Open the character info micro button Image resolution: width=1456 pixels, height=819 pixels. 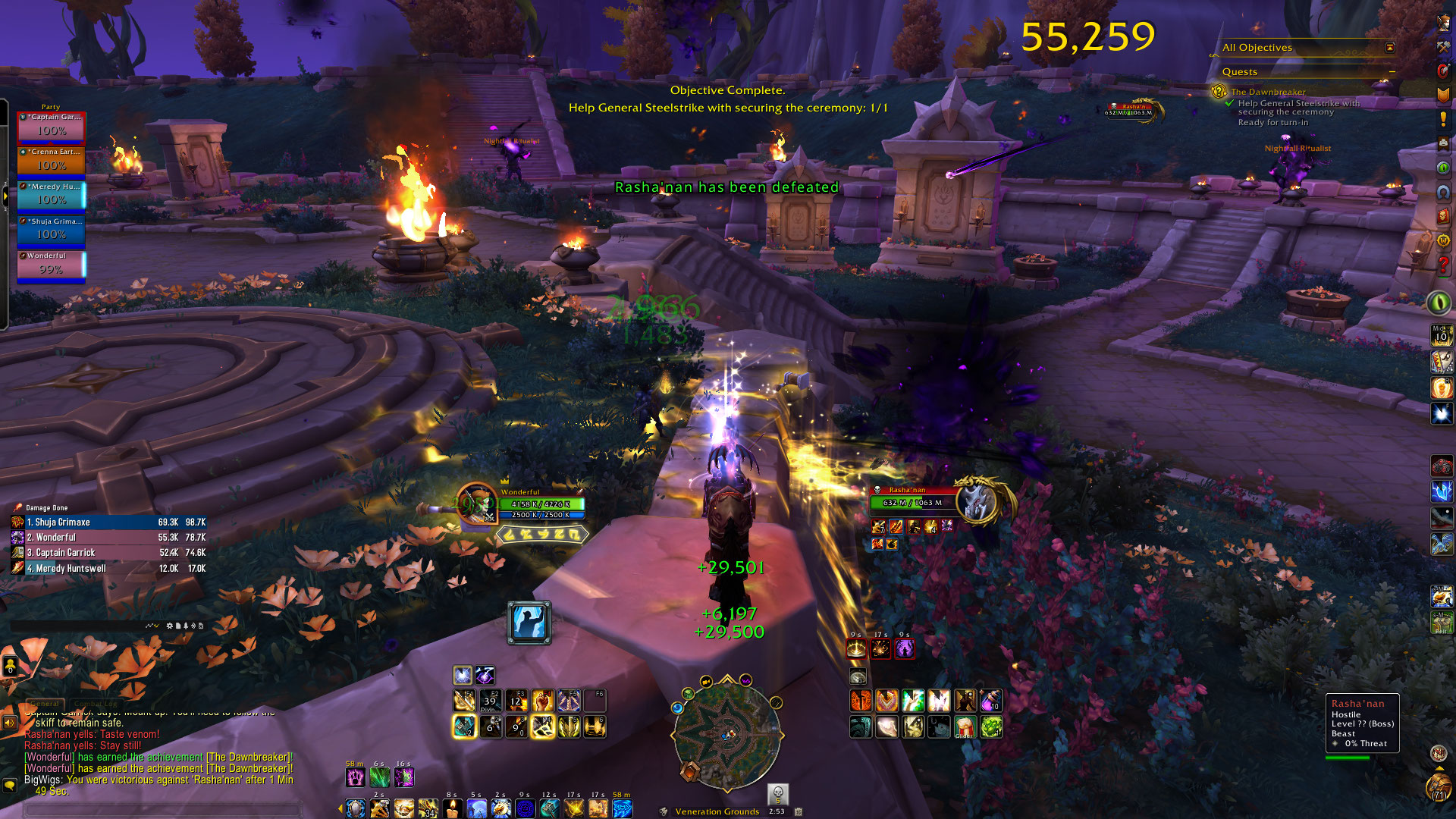(x=1443, y=23)
